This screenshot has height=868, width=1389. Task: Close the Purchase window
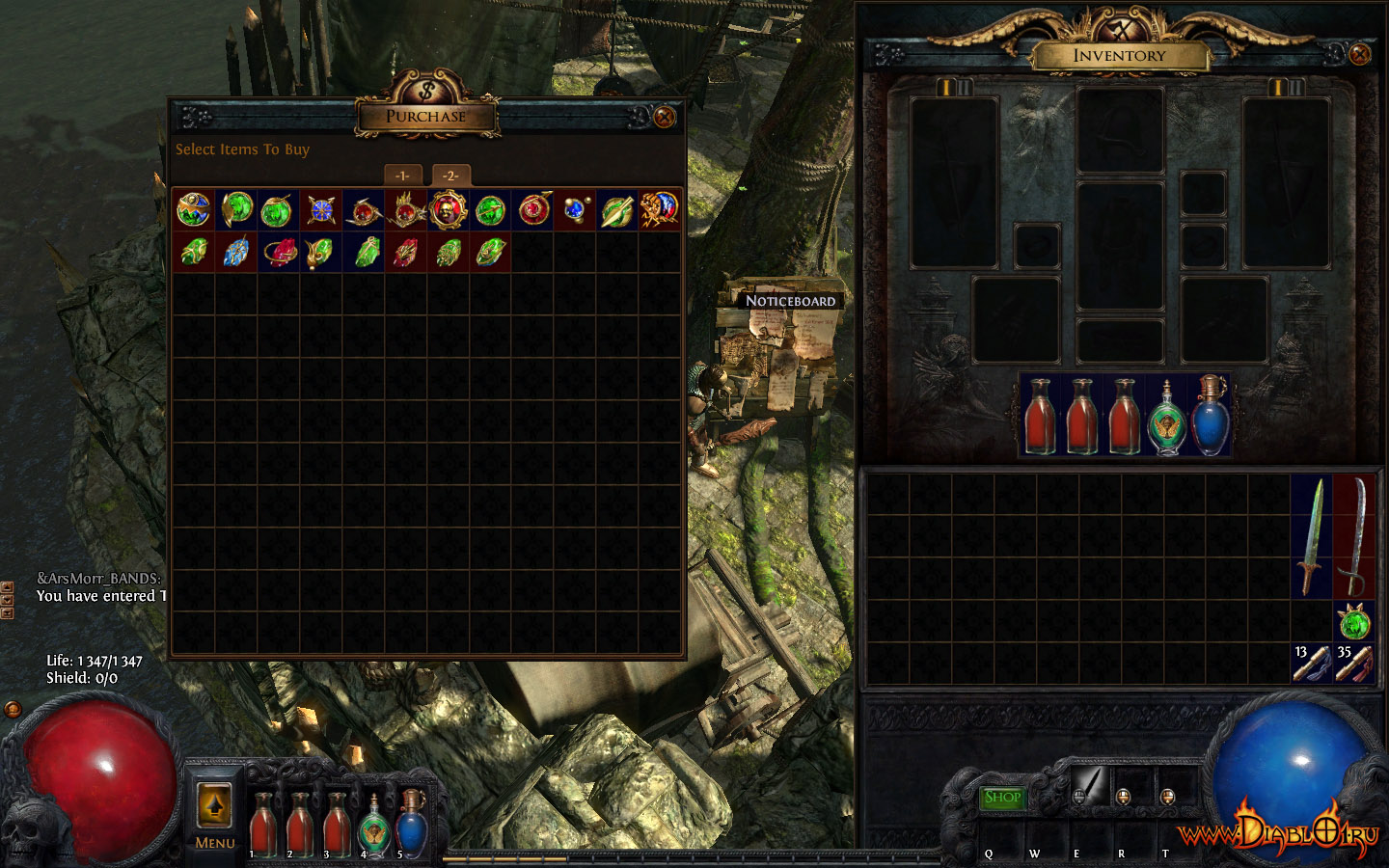point(665,118)
